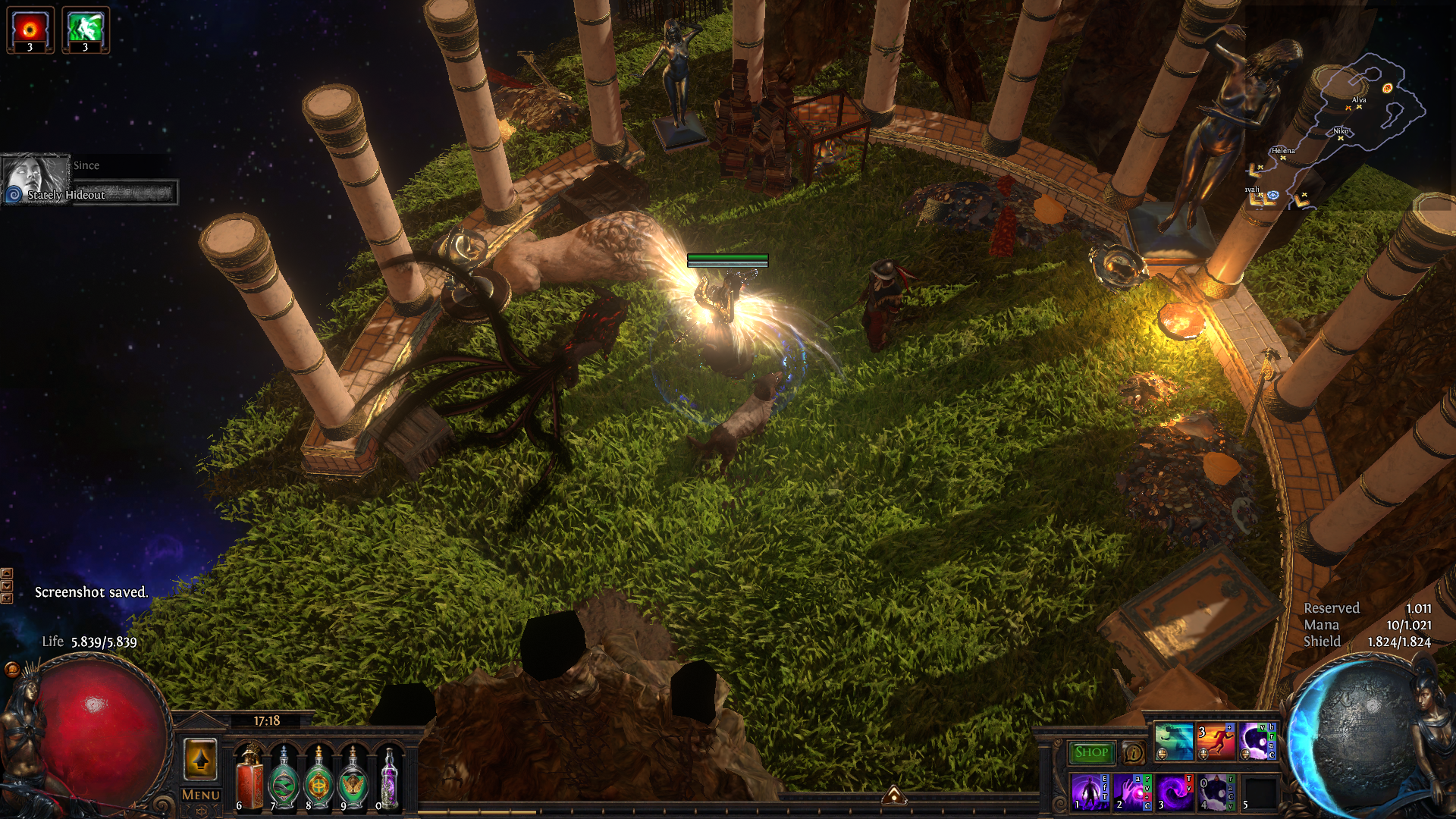Screen dimensions: 1456x819
Task: Activate the purple vortex skill
Action: pyautogui.click(x=1175, y=792)
